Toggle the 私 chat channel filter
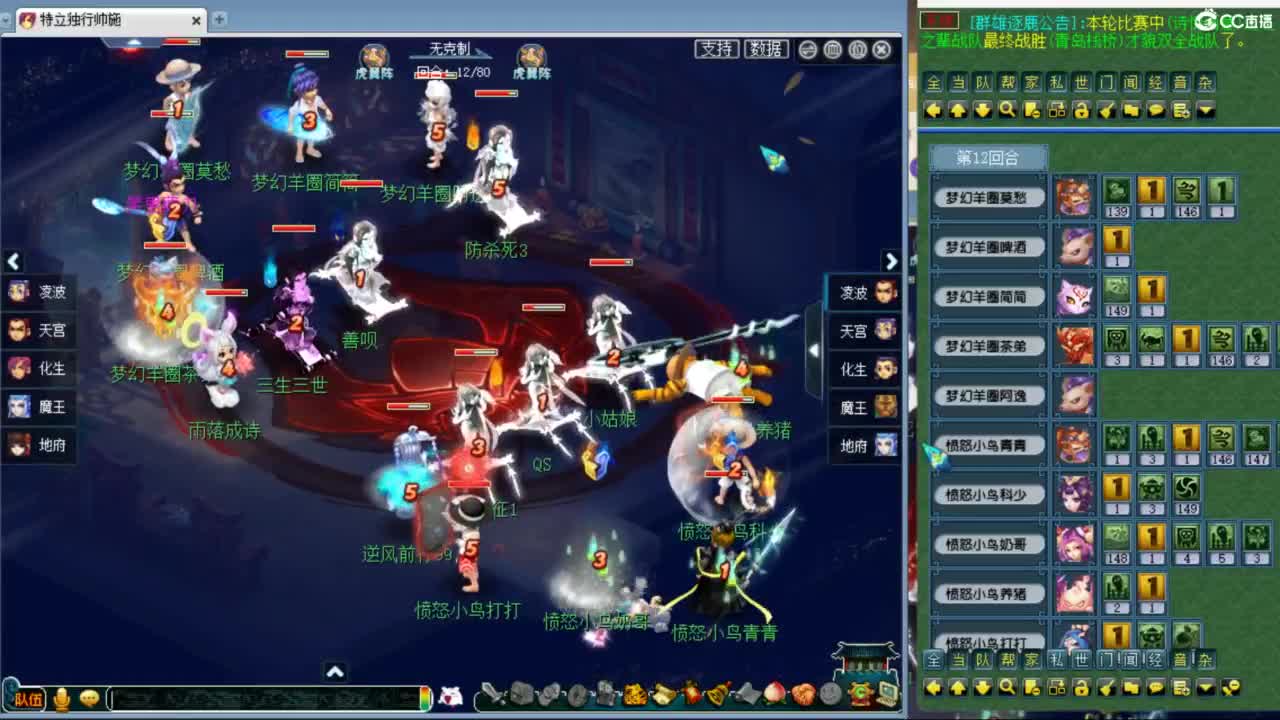 point(1056,83)
